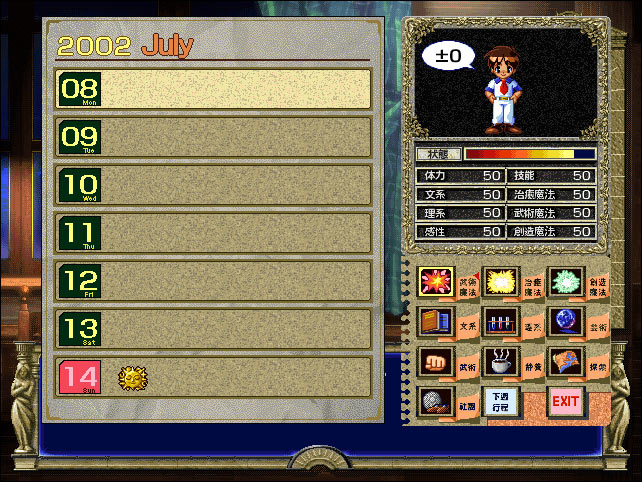Screen dimensions: 642x482
Task: Select the Friday 12 schedule row
Action: (214, 280)
